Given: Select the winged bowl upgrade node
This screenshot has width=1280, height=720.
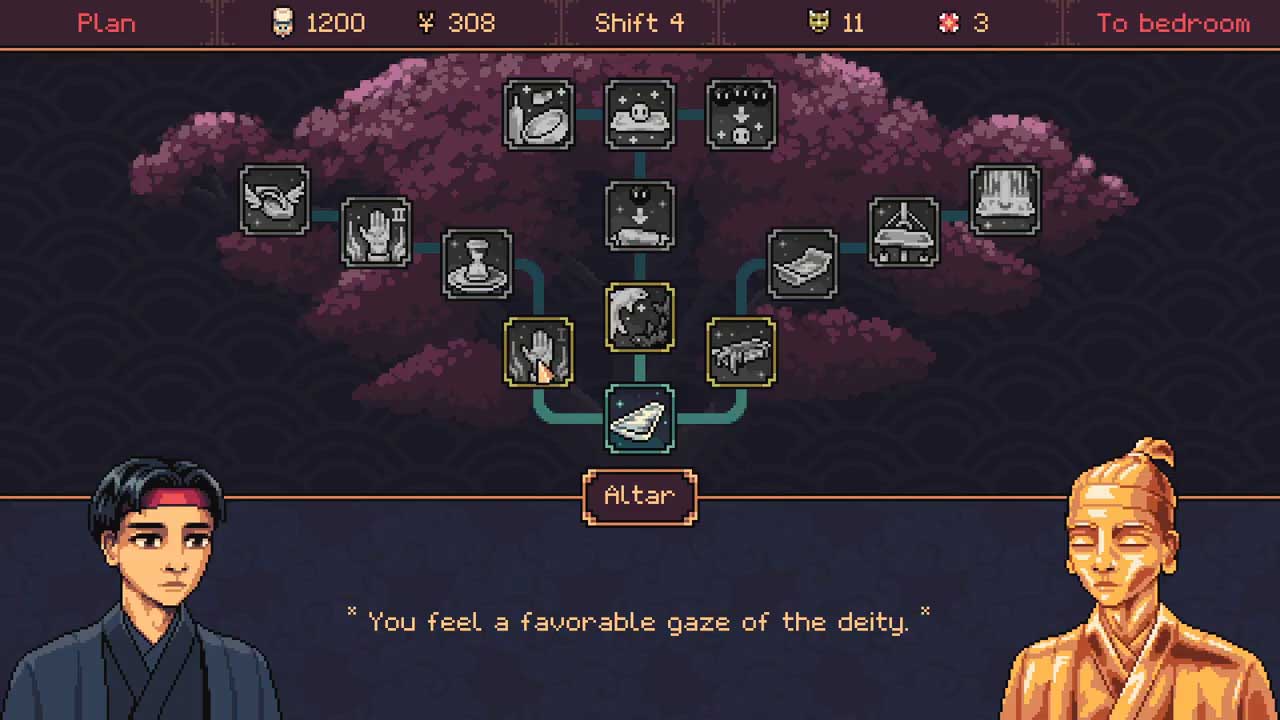Looking at the screenshot, I should pyautogui.click(x=275, y=200).
